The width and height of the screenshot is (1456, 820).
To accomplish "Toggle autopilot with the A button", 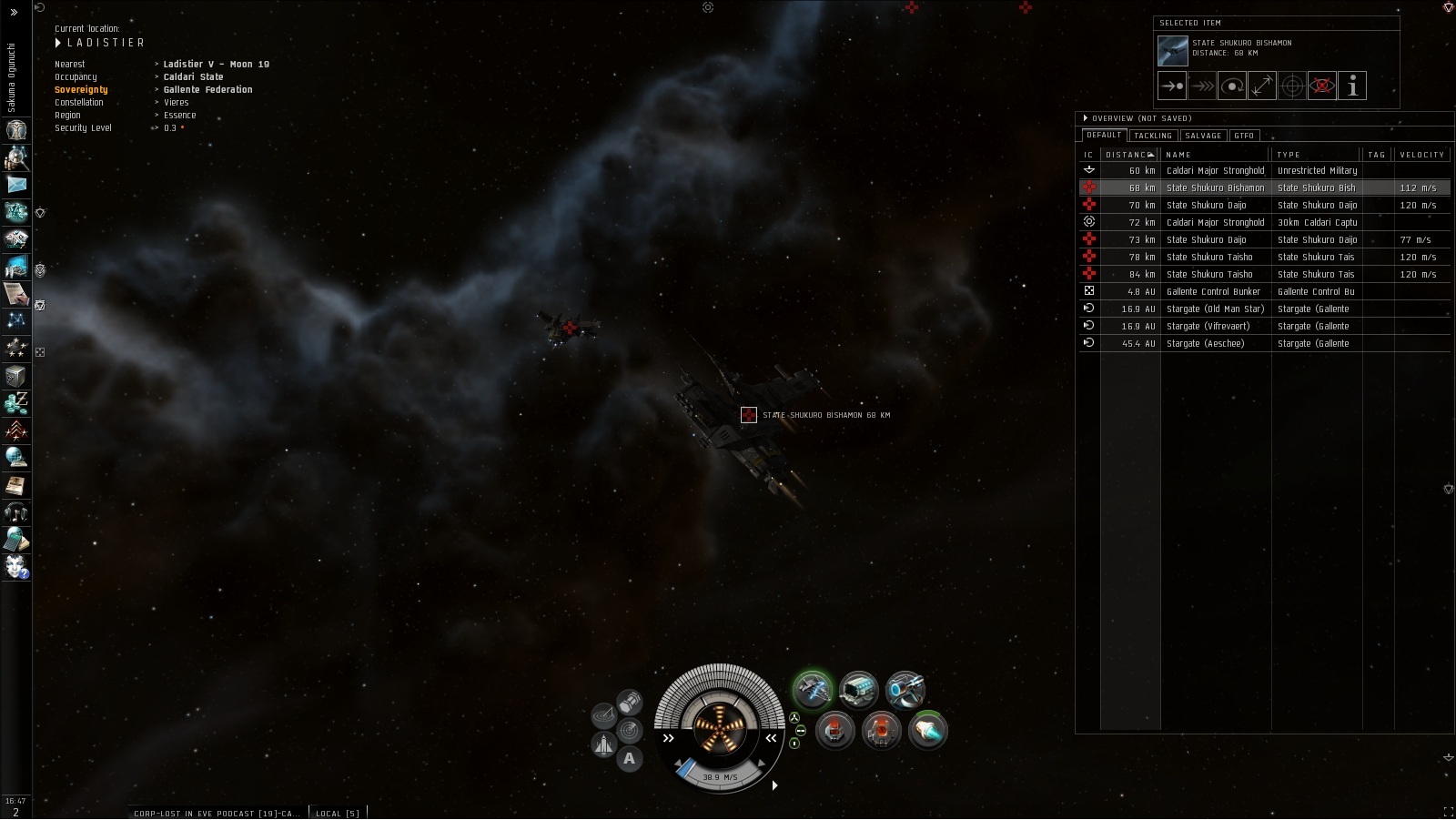I will click(629, 759).
